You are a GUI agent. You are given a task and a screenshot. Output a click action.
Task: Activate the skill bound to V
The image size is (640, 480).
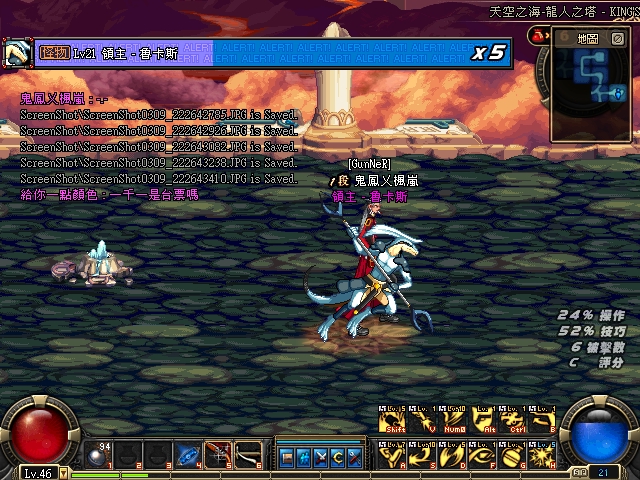[x=423, y=420]
